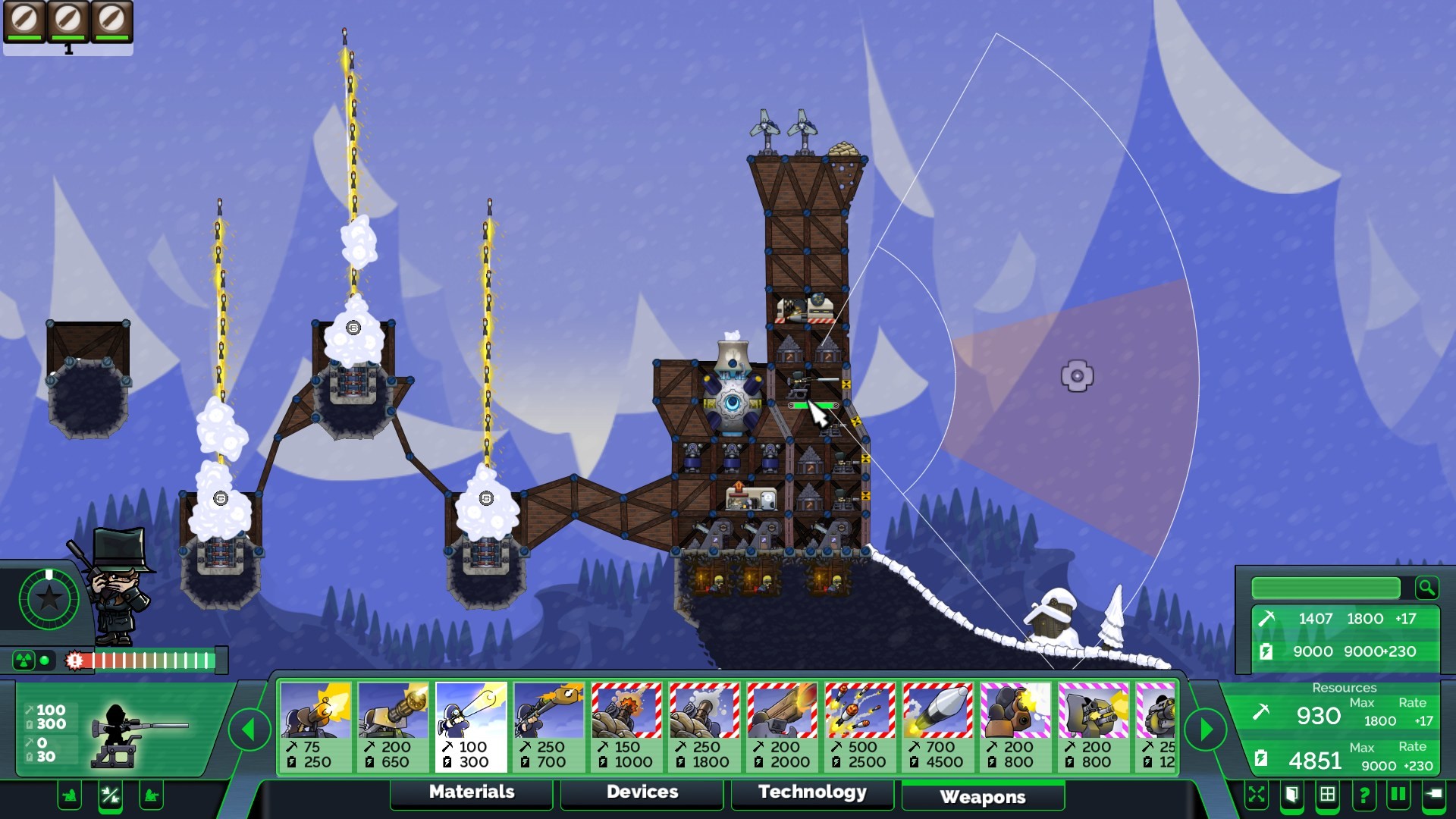Toggle weapon facing to the right
Image resolution: width=1456 pixels, height=819 pixels.
[150, 796]
